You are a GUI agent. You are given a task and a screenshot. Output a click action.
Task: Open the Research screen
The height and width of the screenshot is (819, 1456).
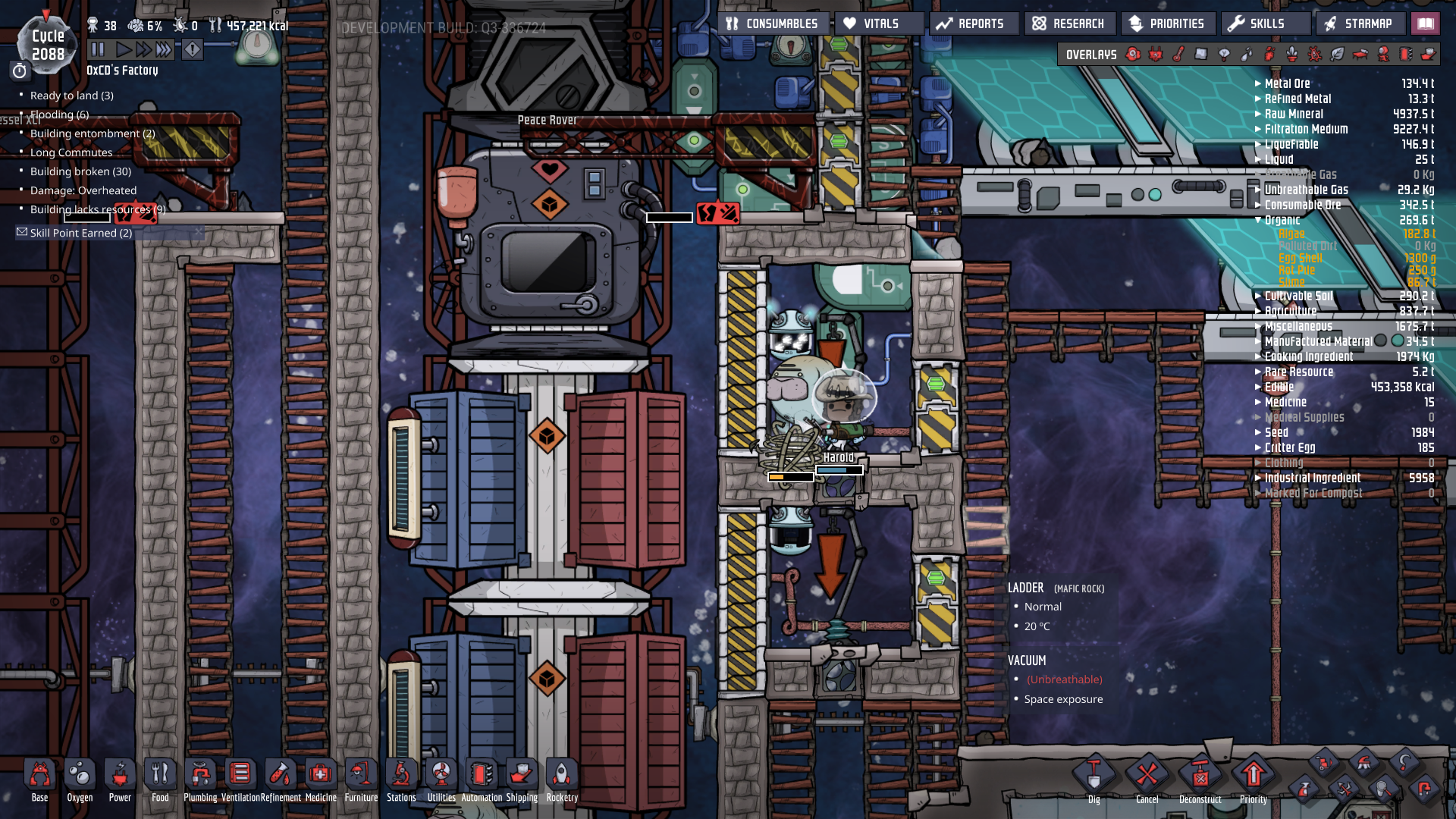coord(1070,23)
